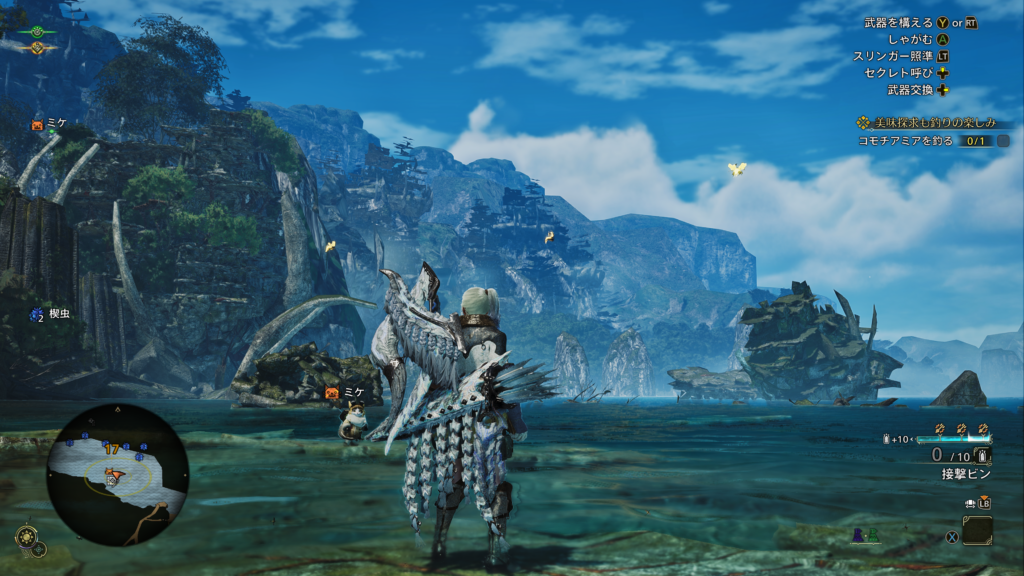Open the 美味探求も釣りの楽しみ quest tracker
The height and width of the screenshot is (576, 1024).
pyautogui.click(x=927, y=122)
